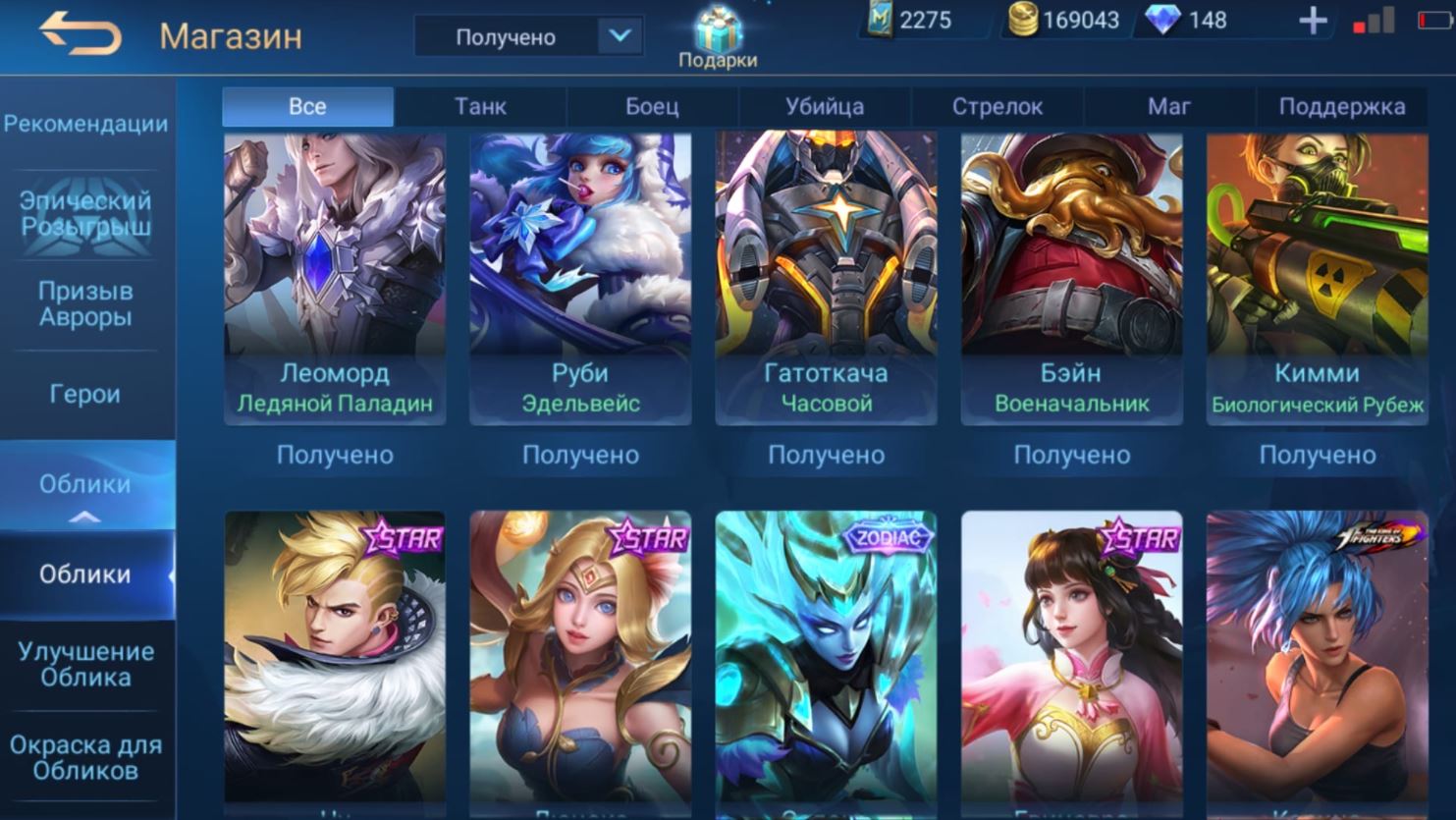Add diamonds with the plus button

[x=1312, y=21]
